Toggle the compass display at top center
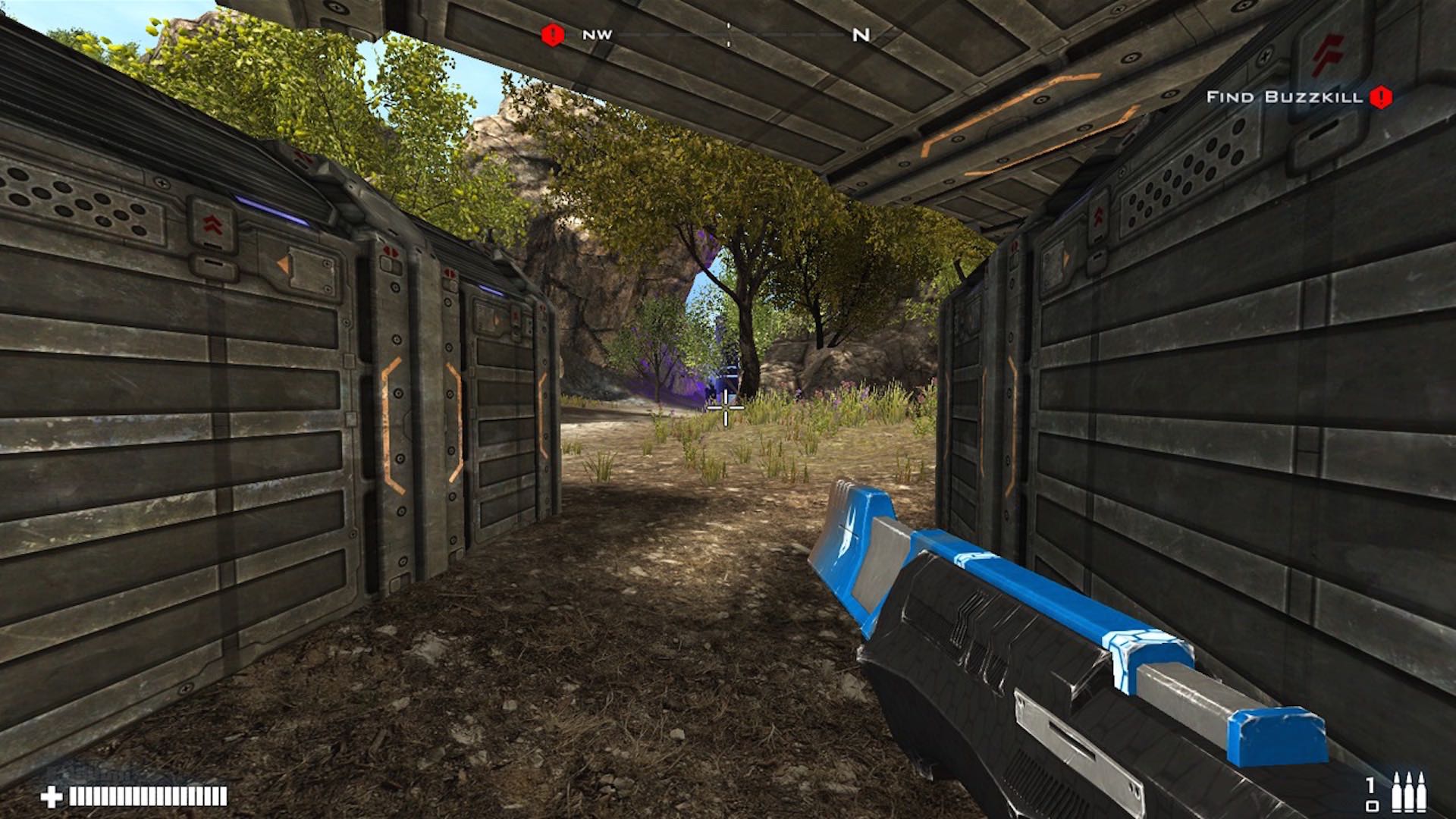The width and height of the screenshot is (1456, 819). [728, 33]
